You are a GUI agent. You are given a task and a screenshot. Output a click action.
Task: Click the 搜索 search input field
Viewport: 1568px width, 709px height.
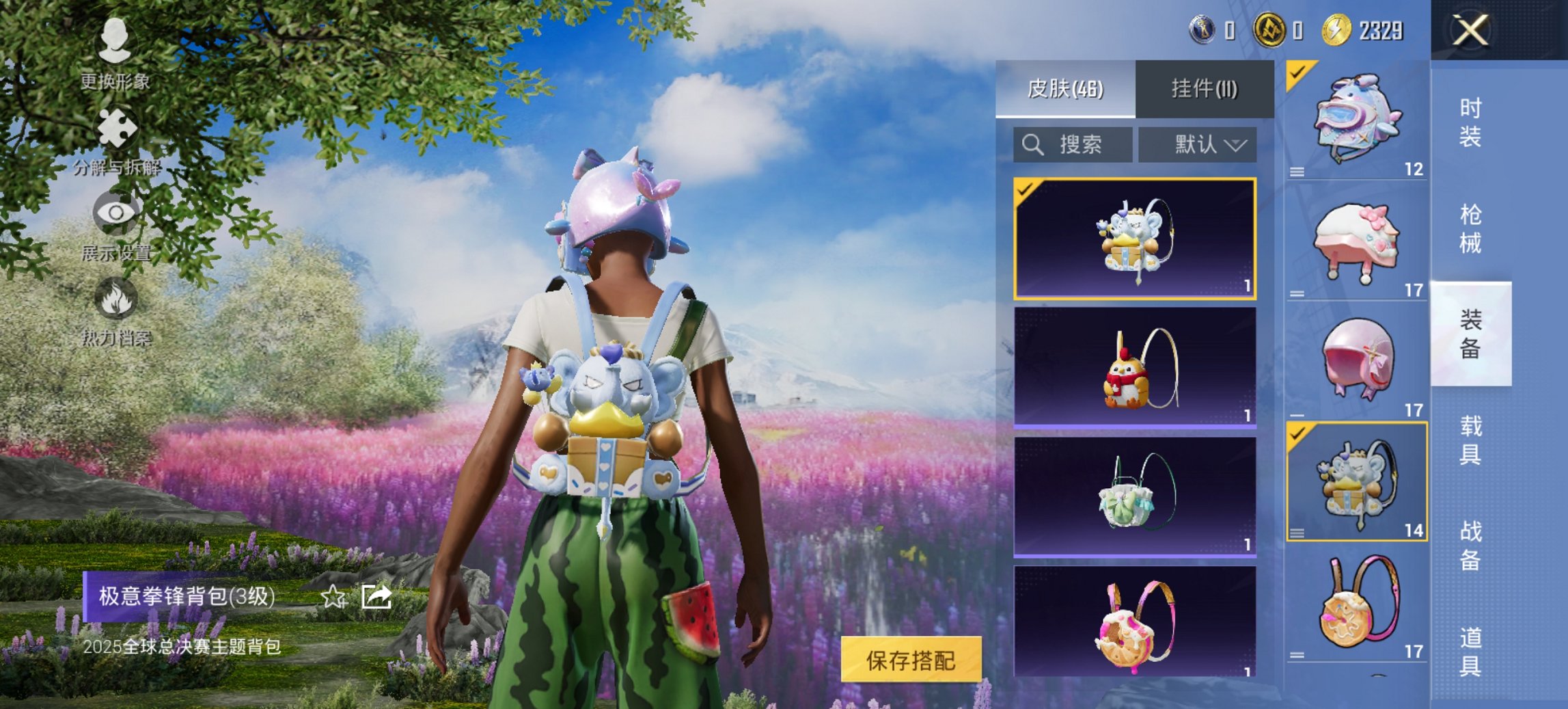pyautogui.click(x=1073, y=144)
